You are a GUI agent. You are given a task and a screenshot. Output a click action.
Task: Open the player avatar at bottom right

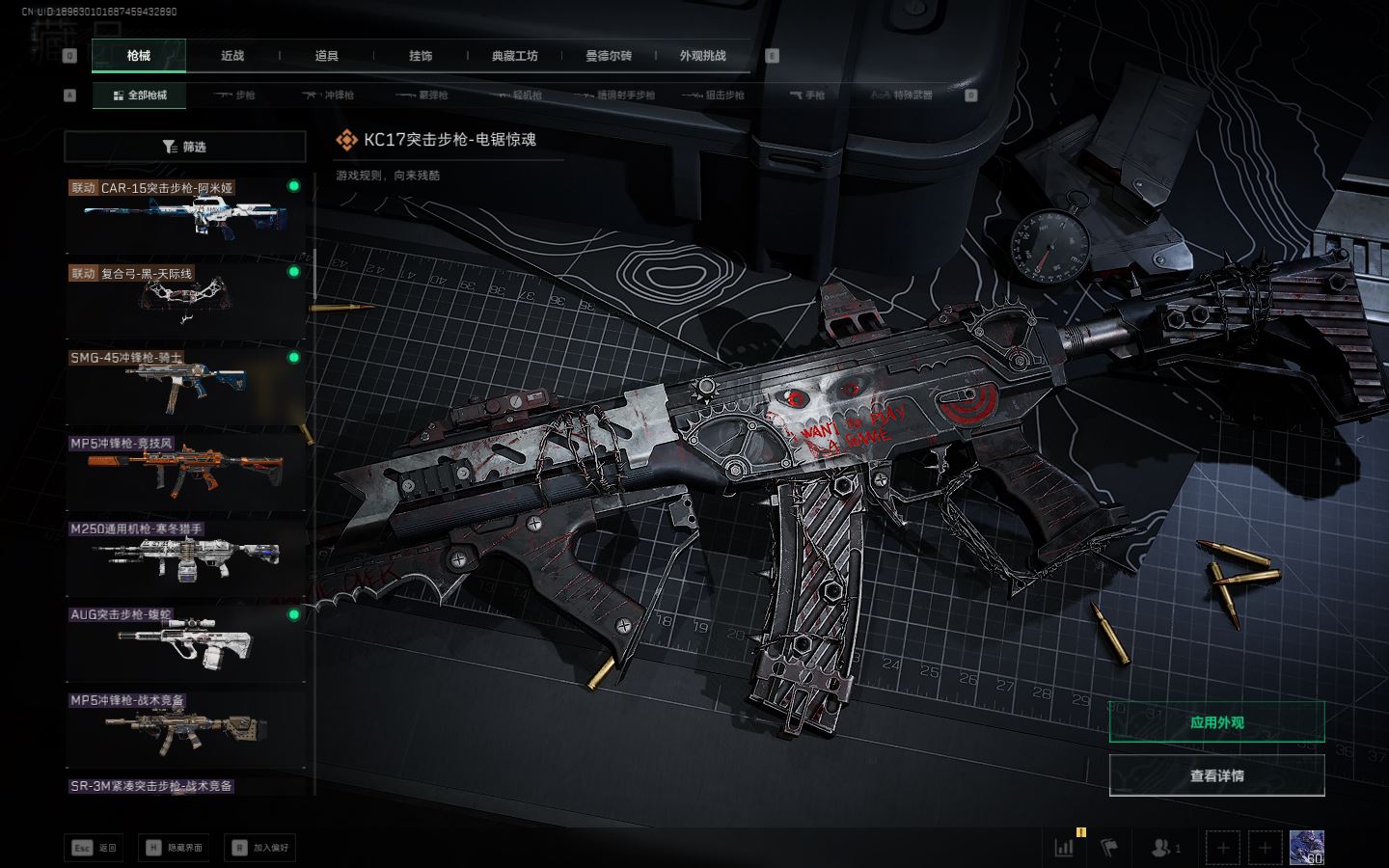(x=1306, y=848)
